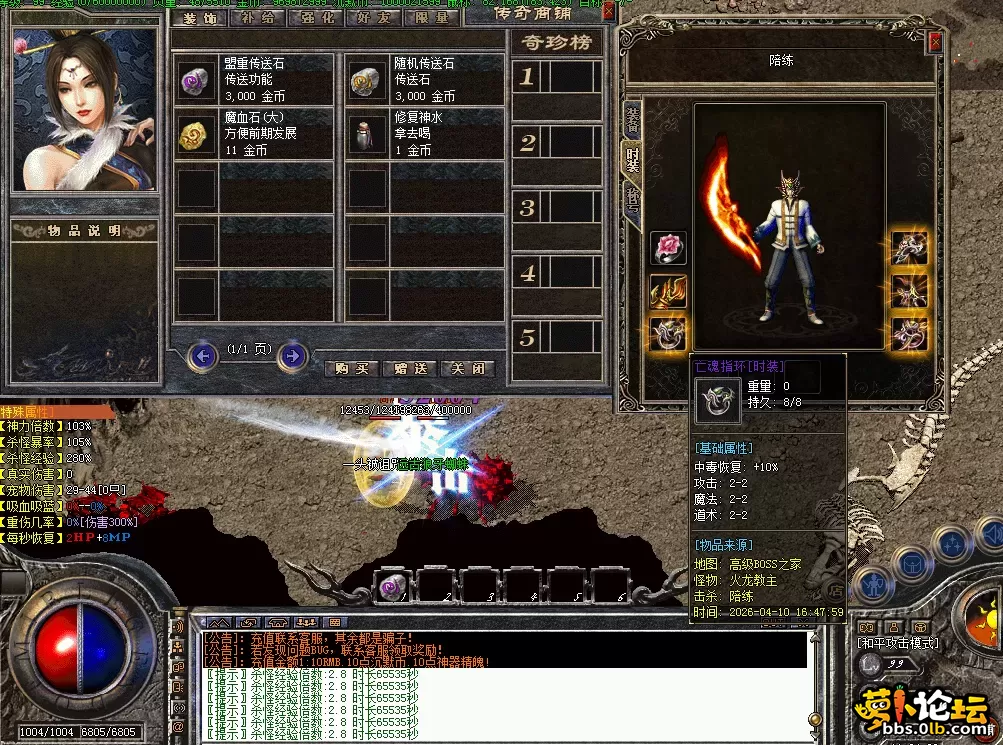Open character sheet via round figure icon
The width and height of the screenshot is (1003, 745).
[x=873, y=584]
